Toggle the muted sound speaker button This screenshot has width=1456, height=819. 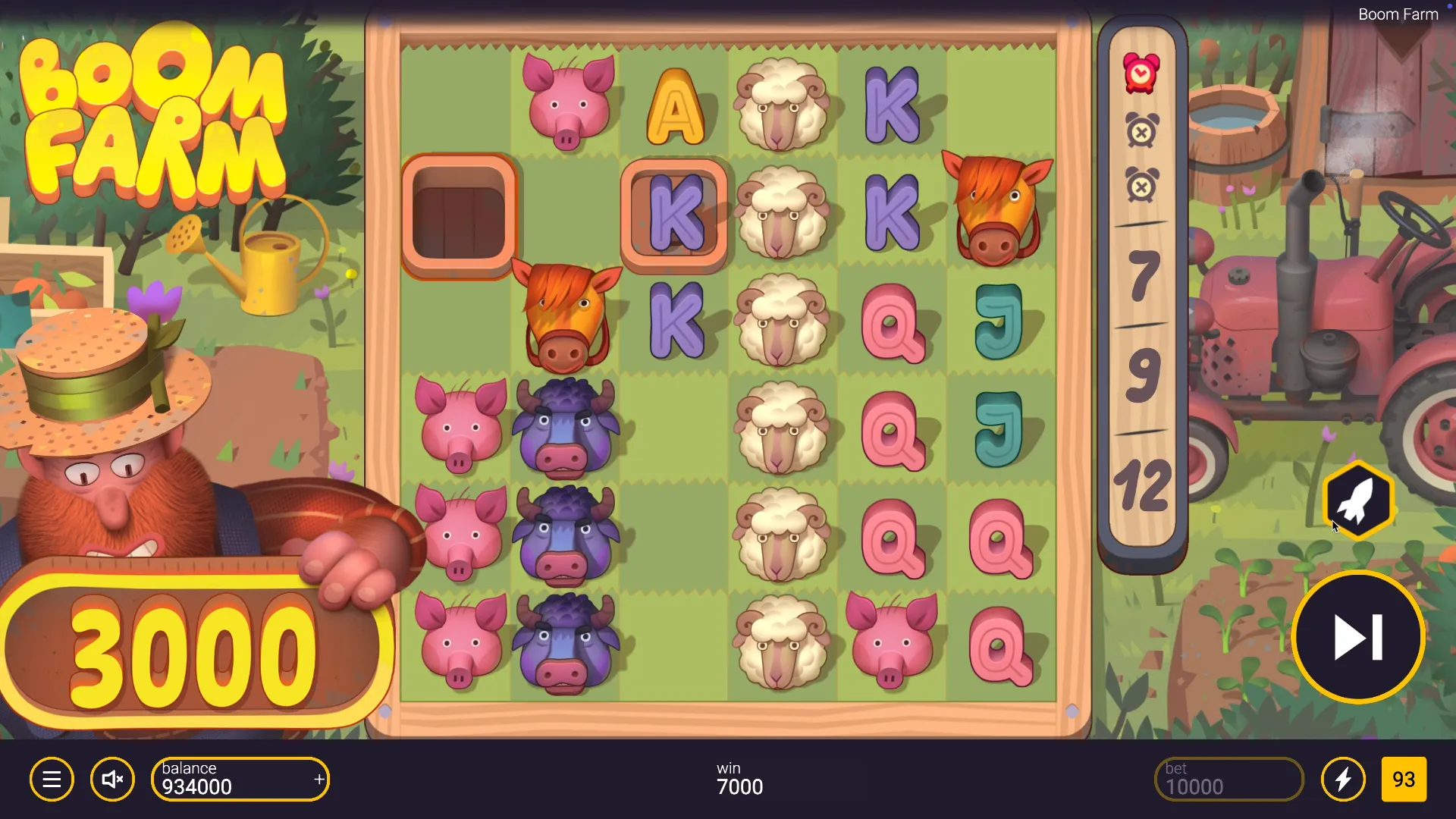[112, 780]
